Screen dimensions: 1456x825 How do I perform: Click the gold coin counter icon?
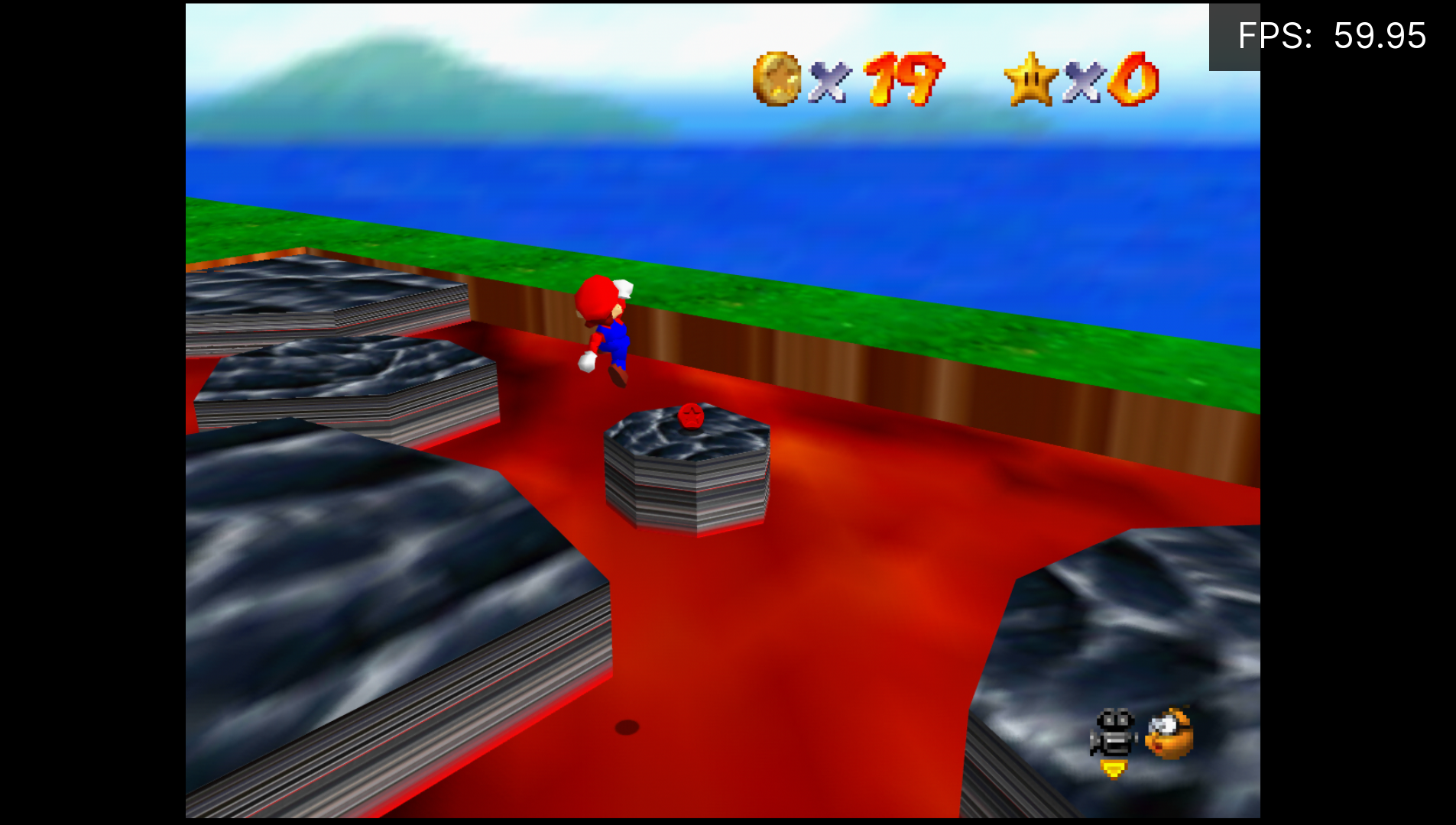(x=777, y=79)
